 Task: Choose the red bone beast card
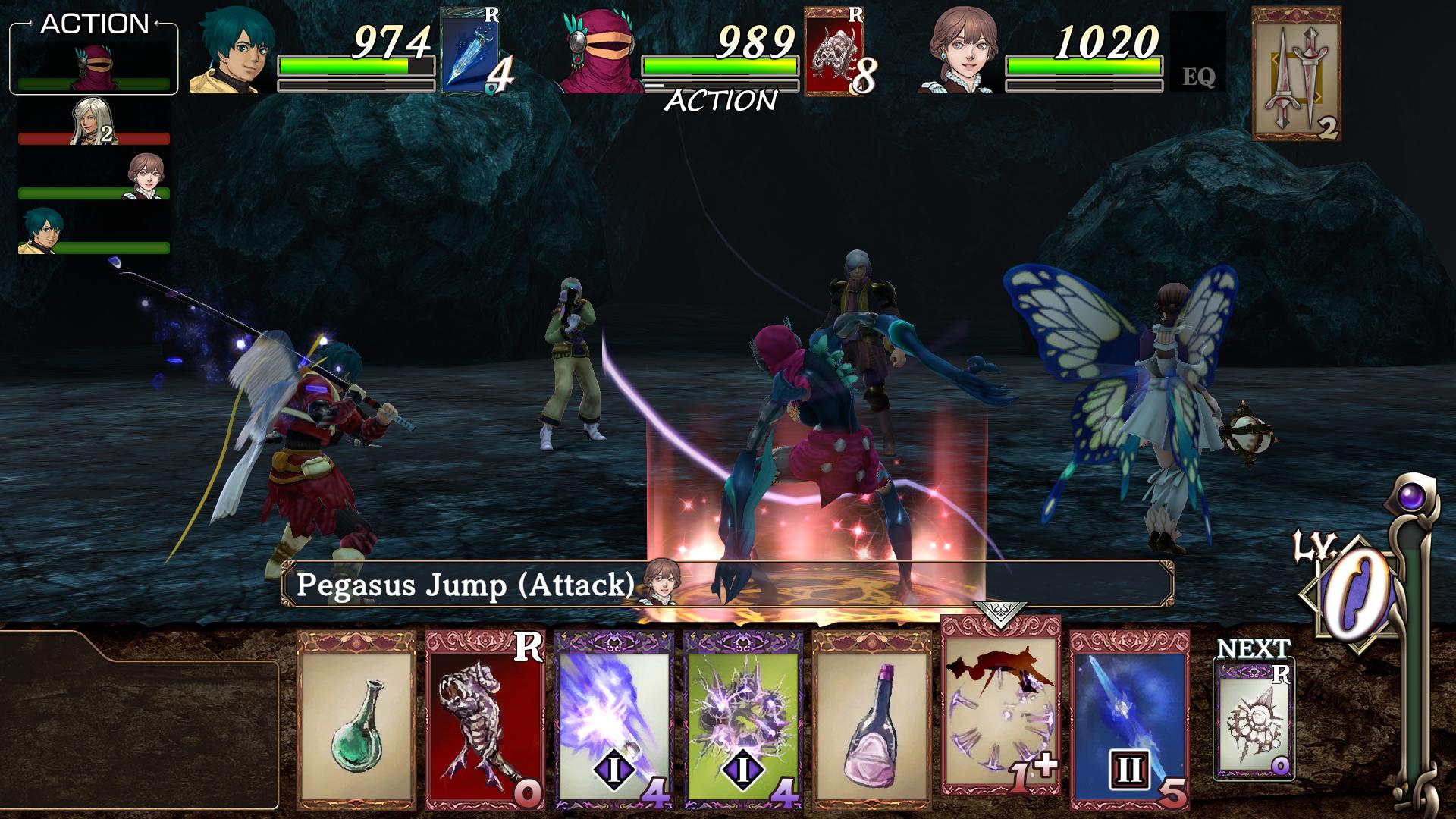click(x=485, y=719)
